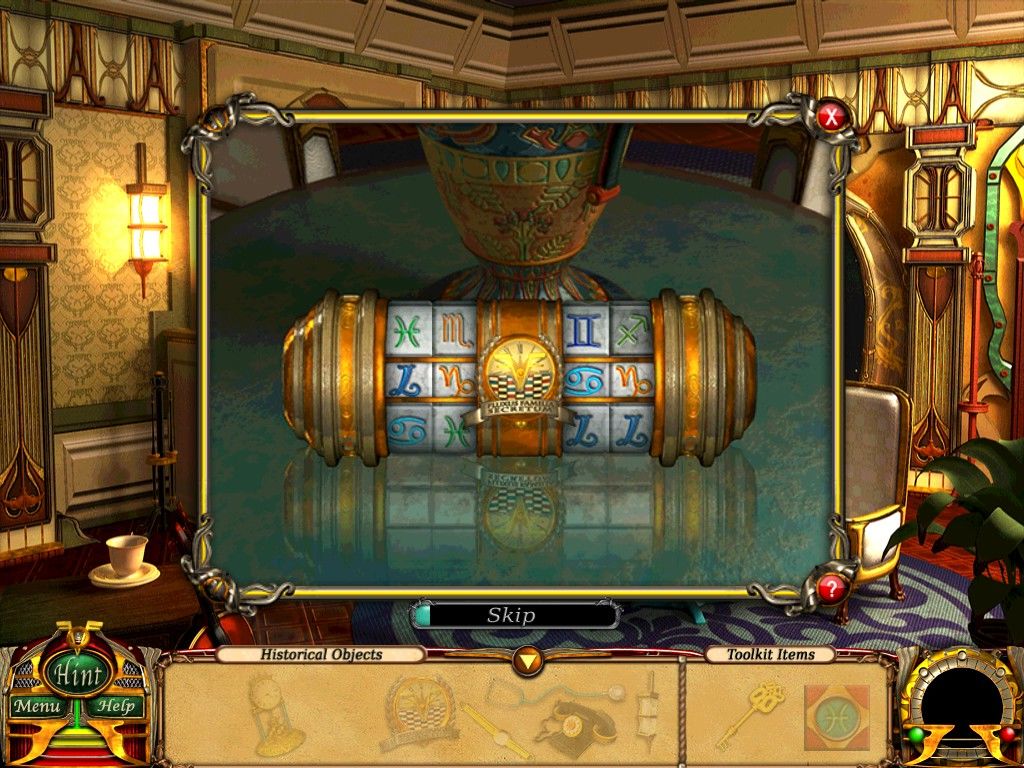Choose the wristwatch historical object
The width and height of the screenshot is (1024, 768).
[496, 725]
